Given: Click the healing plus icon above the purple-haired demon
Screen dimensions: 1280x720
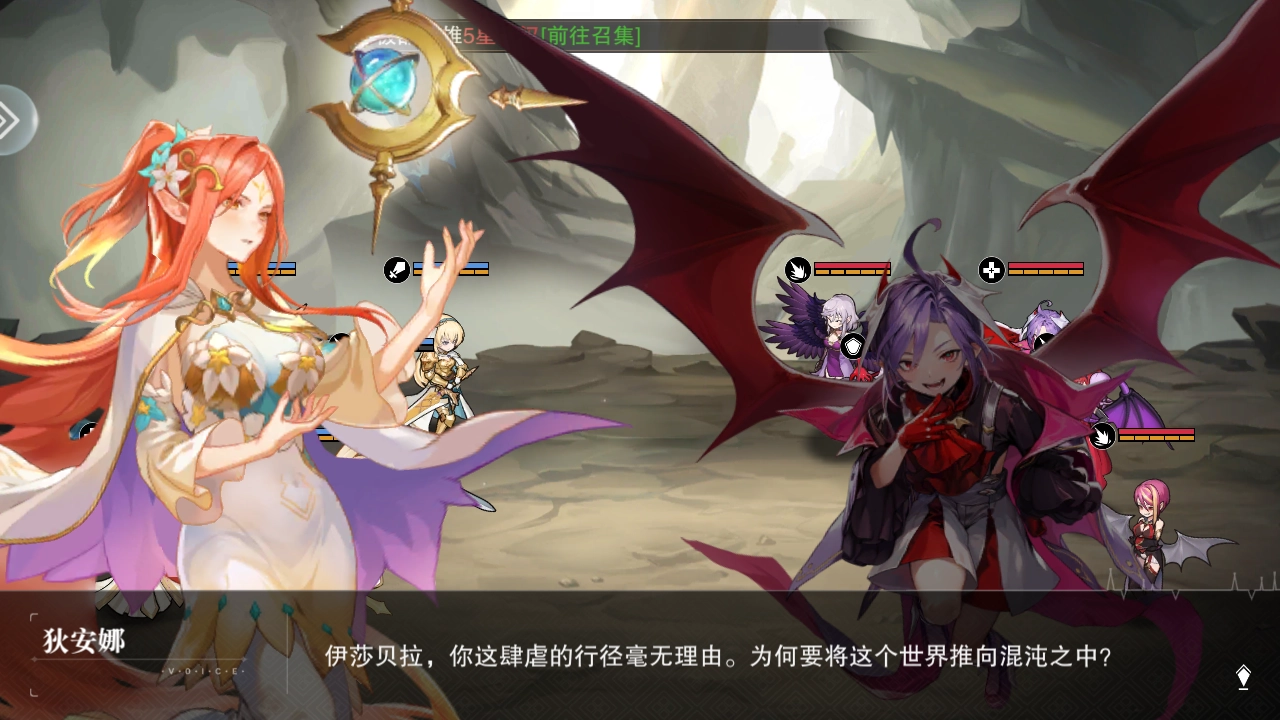Looking at the screenshot, I should (x=990, y=271).
